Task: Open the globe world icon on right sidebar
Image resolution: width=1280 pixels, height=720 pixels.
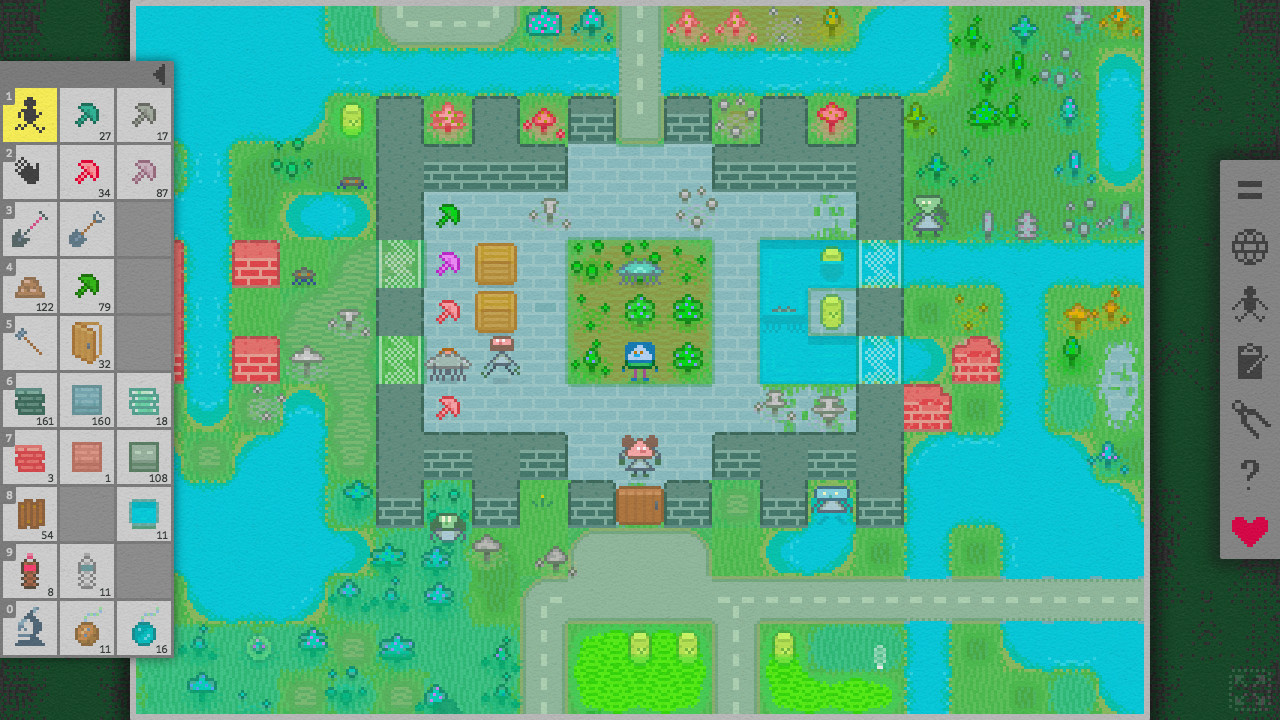Action: pyautogui.click(x=1248, y=245)
